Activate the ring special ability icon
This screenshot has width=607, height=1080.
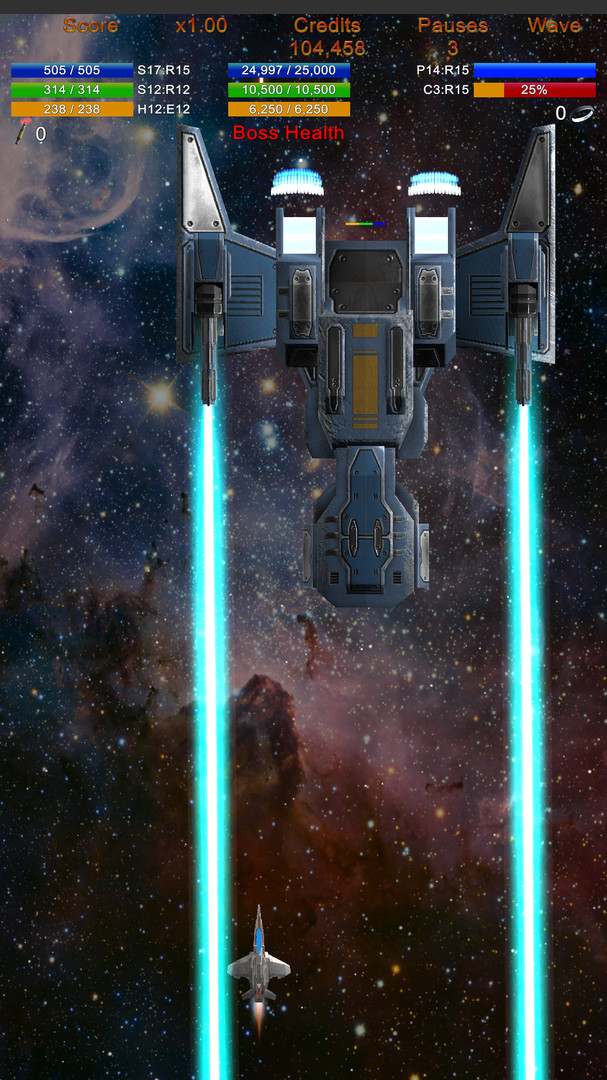point(583,114)
